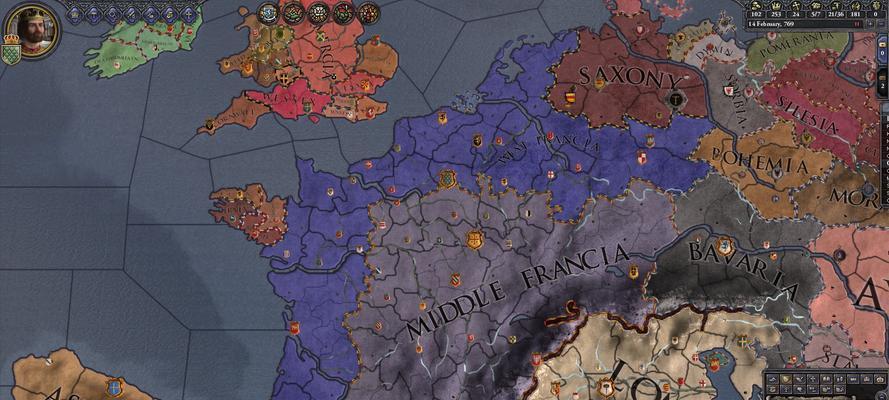Click the green coat of arms shield
The width and height of the screenshot is (889, 400).
point(11,53)
